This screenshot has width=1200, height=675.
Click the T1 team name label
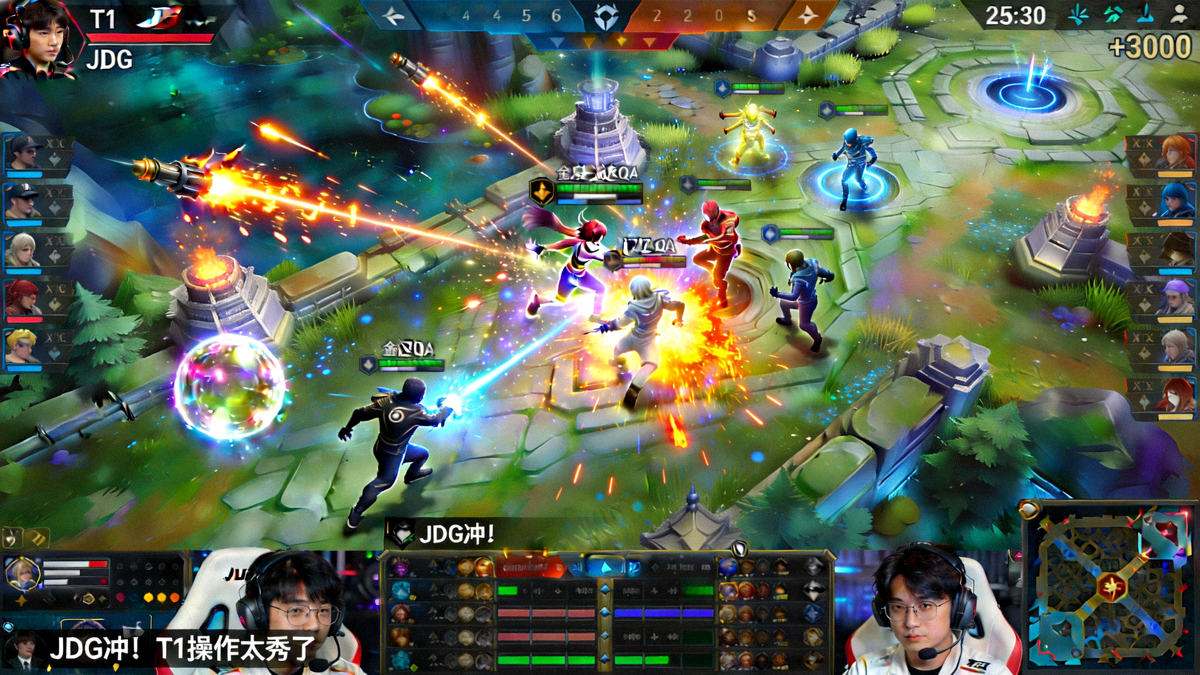[x=103, y=19]
